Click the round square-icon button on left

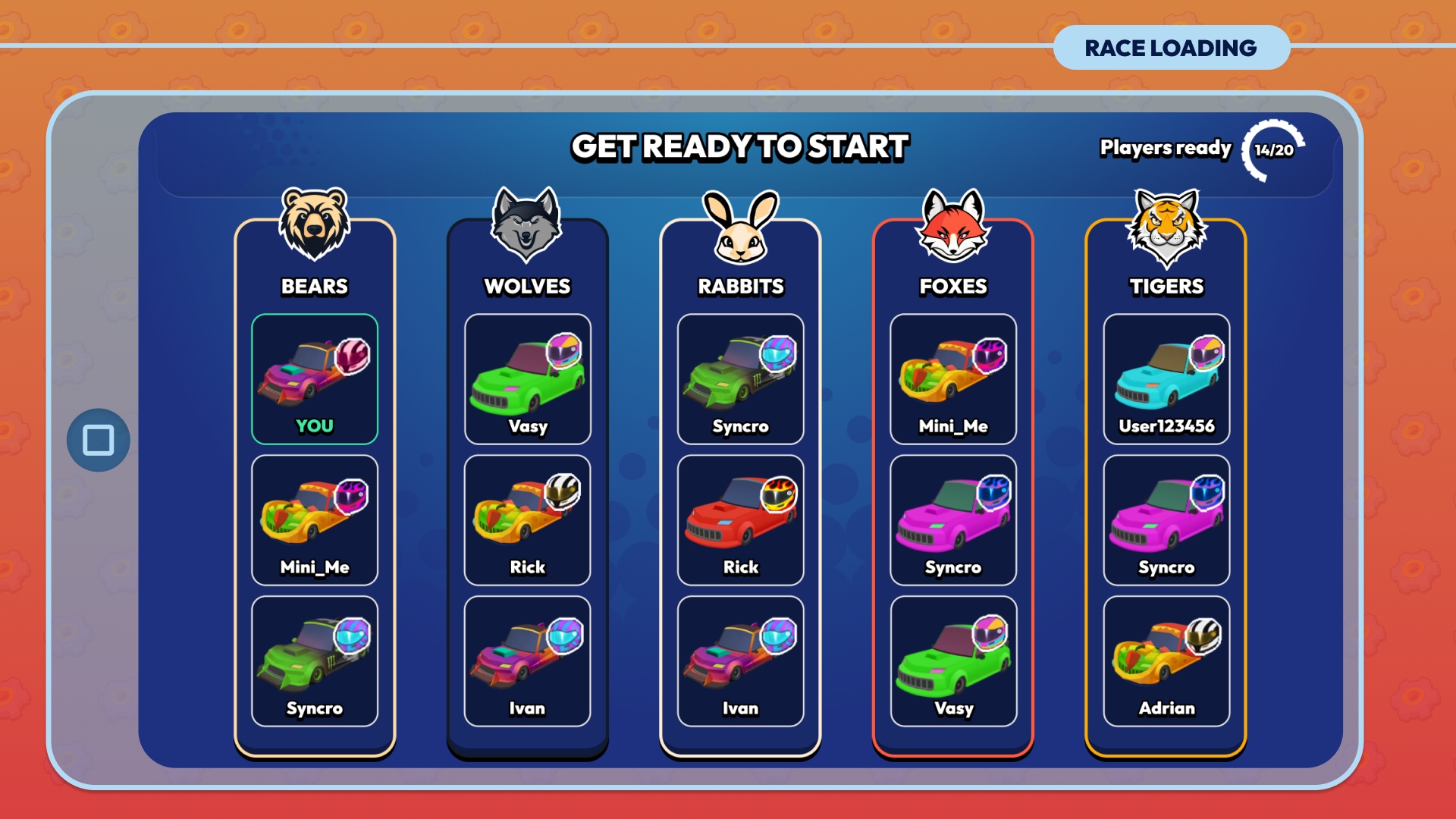click(x=99, y=441)
